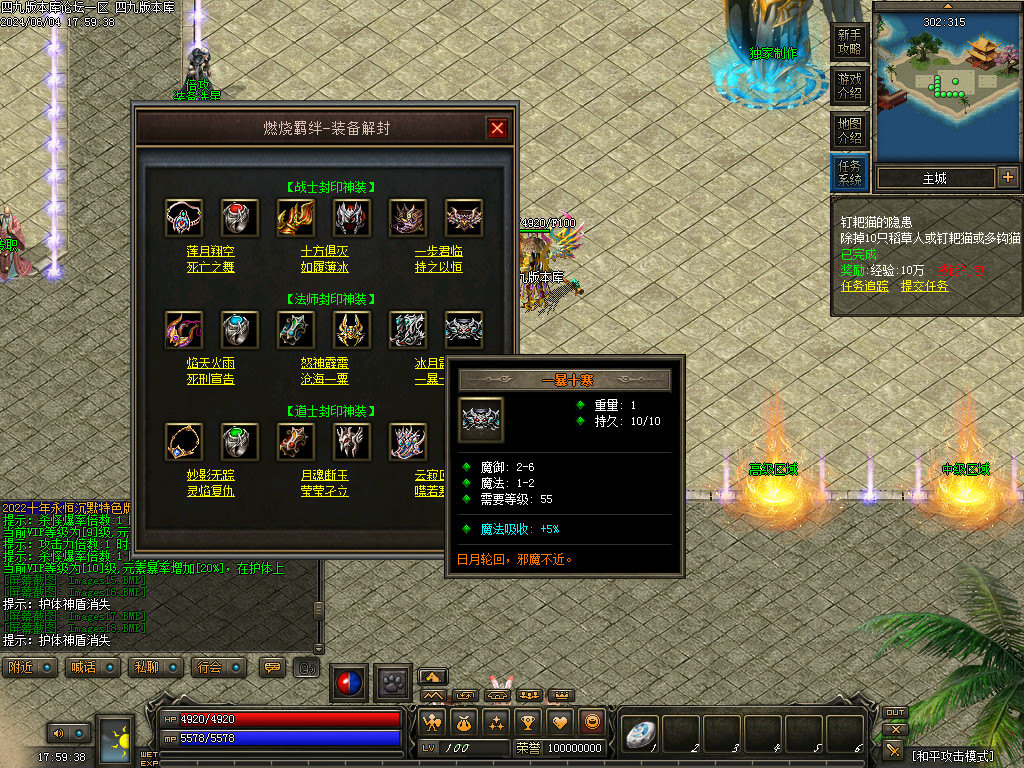The image size is (1024, 768).
Task: Submit the quest via 提交任务 link
Action: point(925,286)
